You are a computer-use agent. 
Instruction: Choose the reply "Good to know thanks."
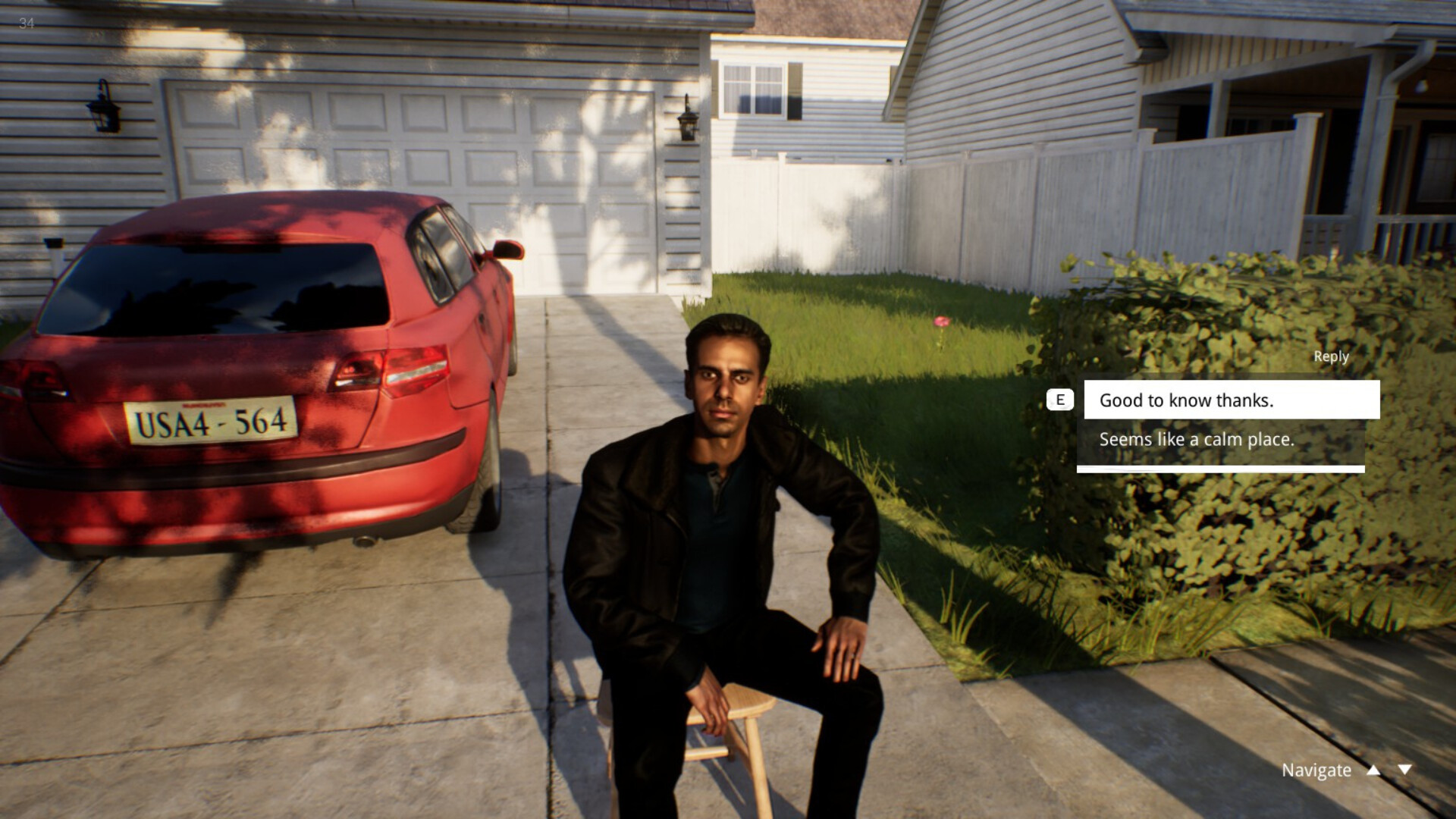(1231, 400)
